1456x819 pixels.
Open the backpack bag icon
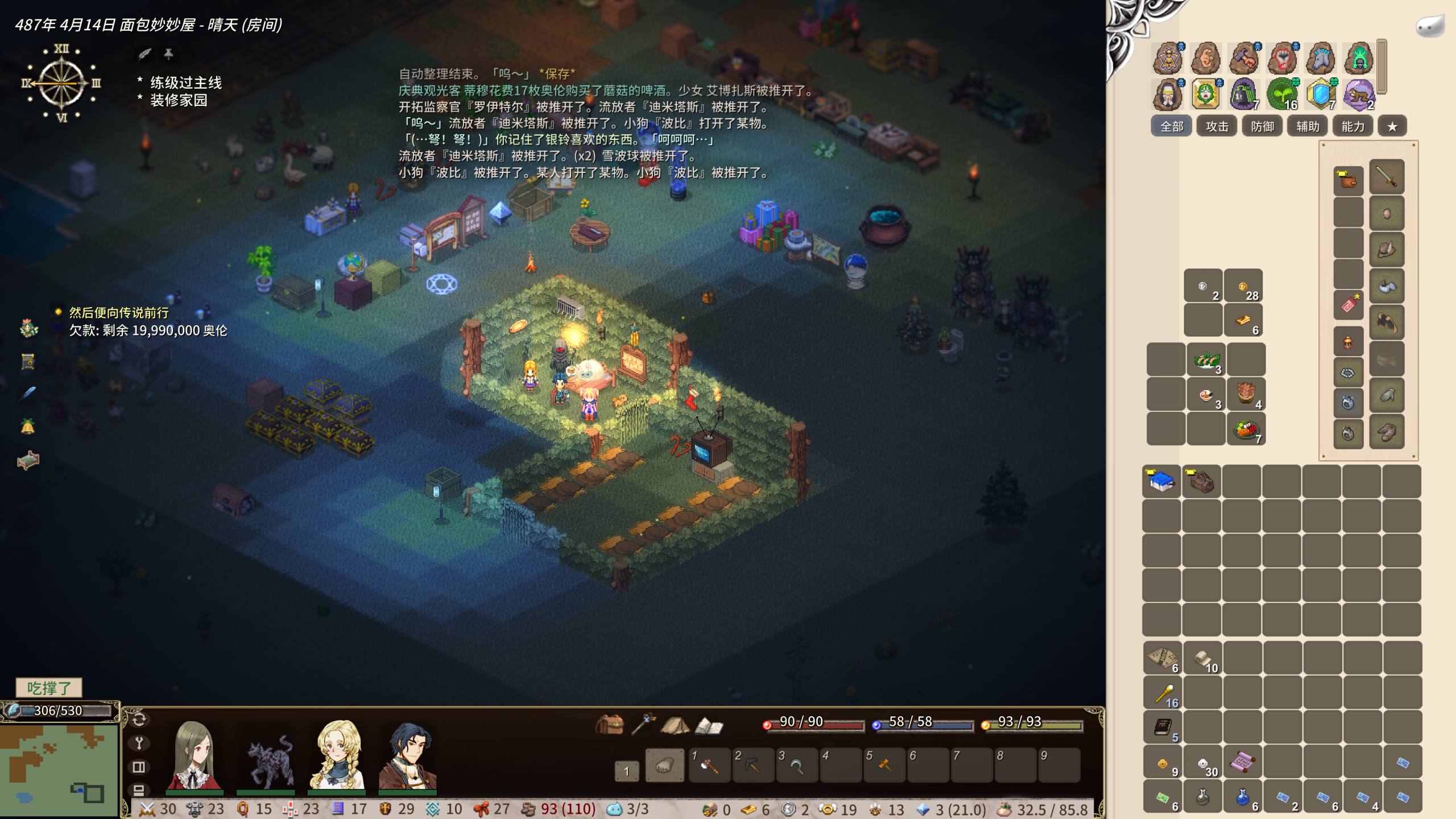(609, 725)
